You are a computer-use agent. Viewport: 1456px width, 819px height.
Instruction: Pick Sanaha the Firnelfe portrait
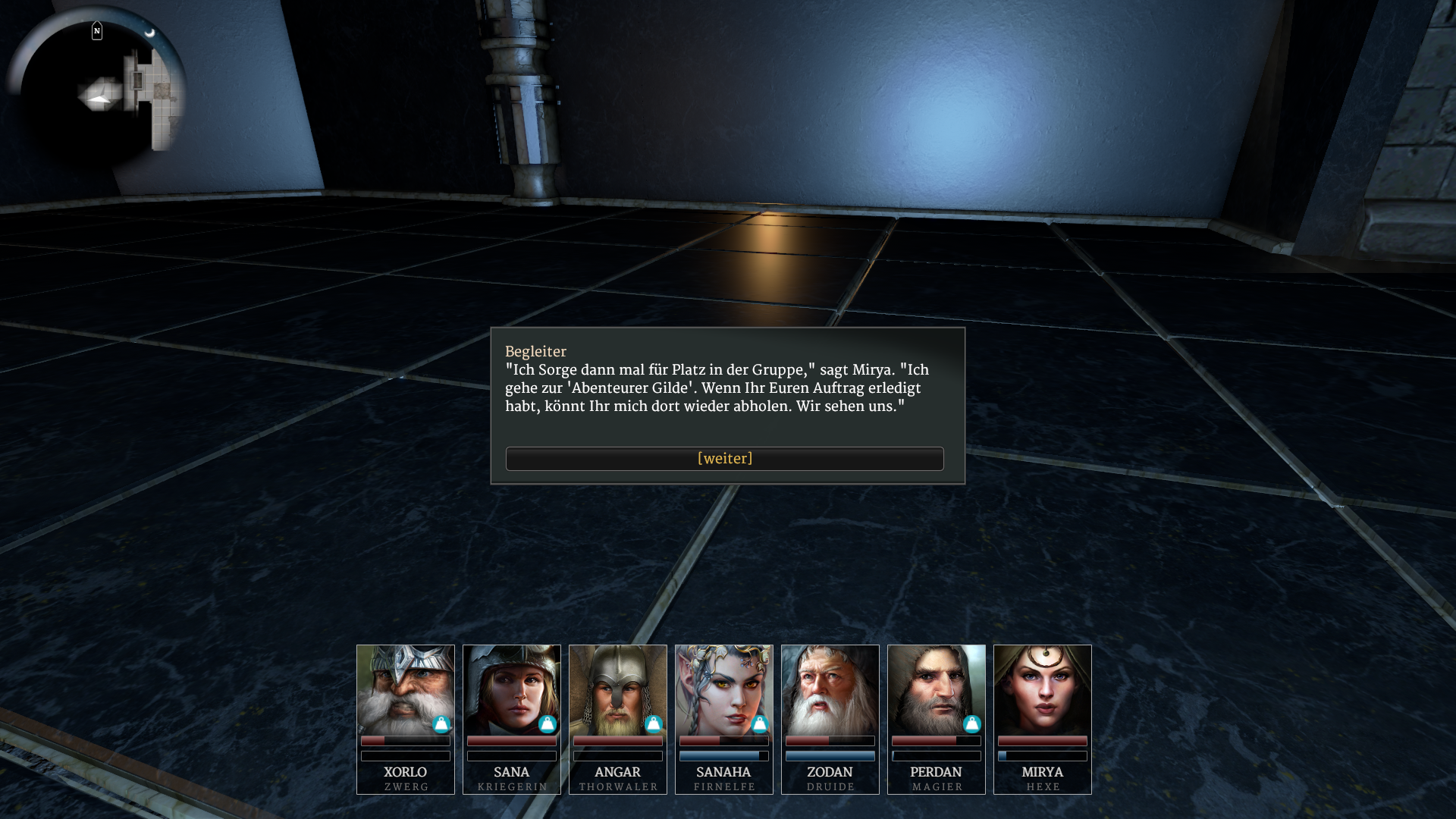coord(723,689)
